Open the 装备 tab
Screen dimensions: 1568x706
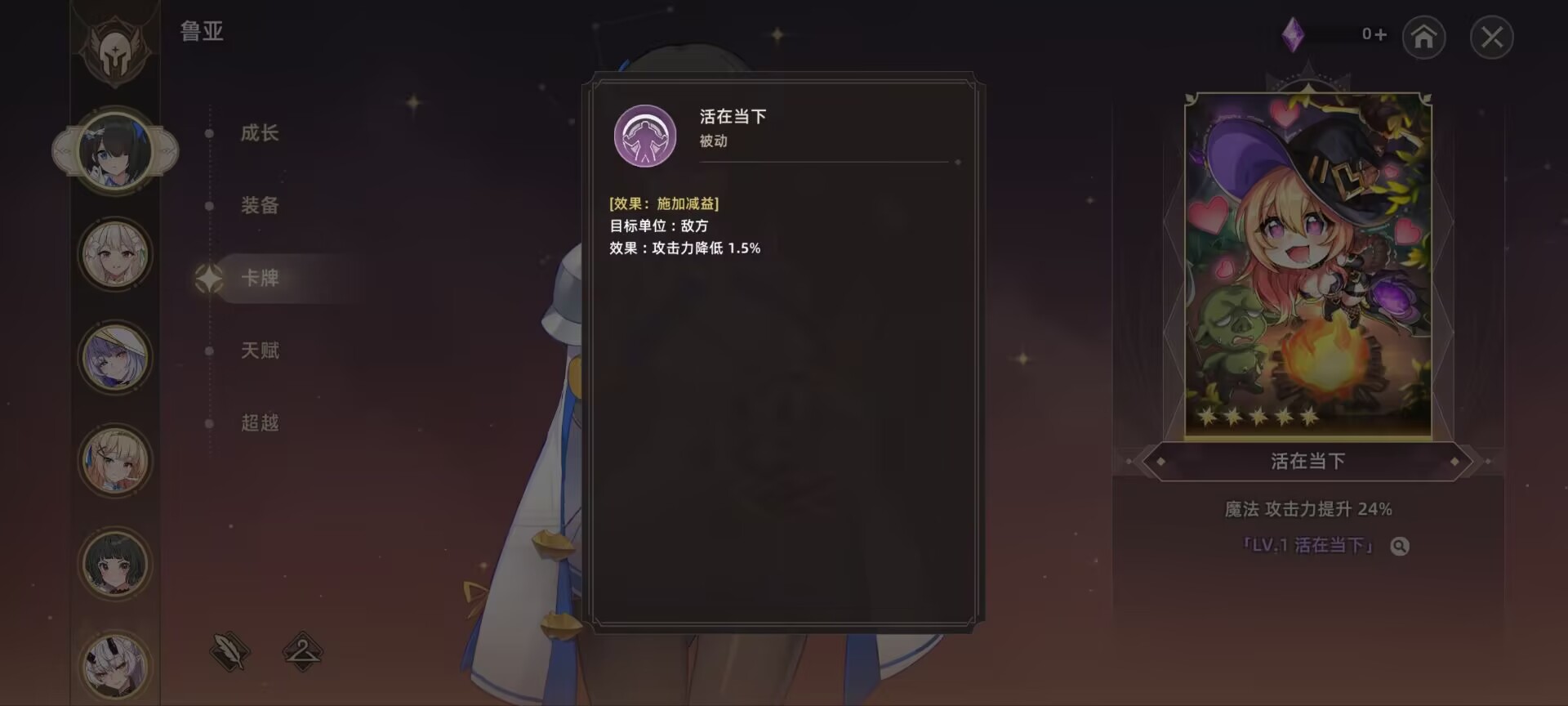260,206
